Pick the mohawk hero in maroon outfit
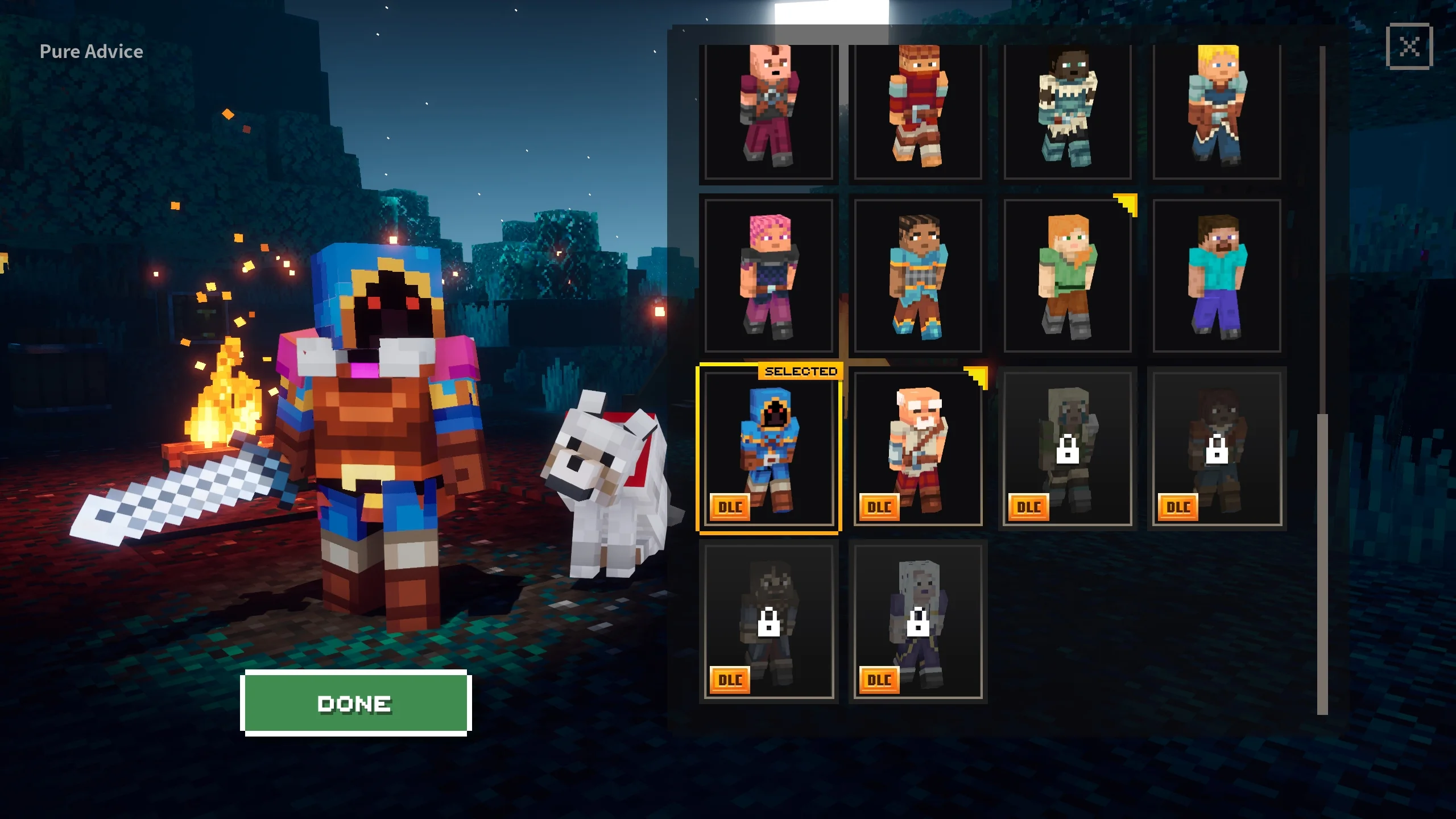1456x819 pixels. (x=768, y=111)
